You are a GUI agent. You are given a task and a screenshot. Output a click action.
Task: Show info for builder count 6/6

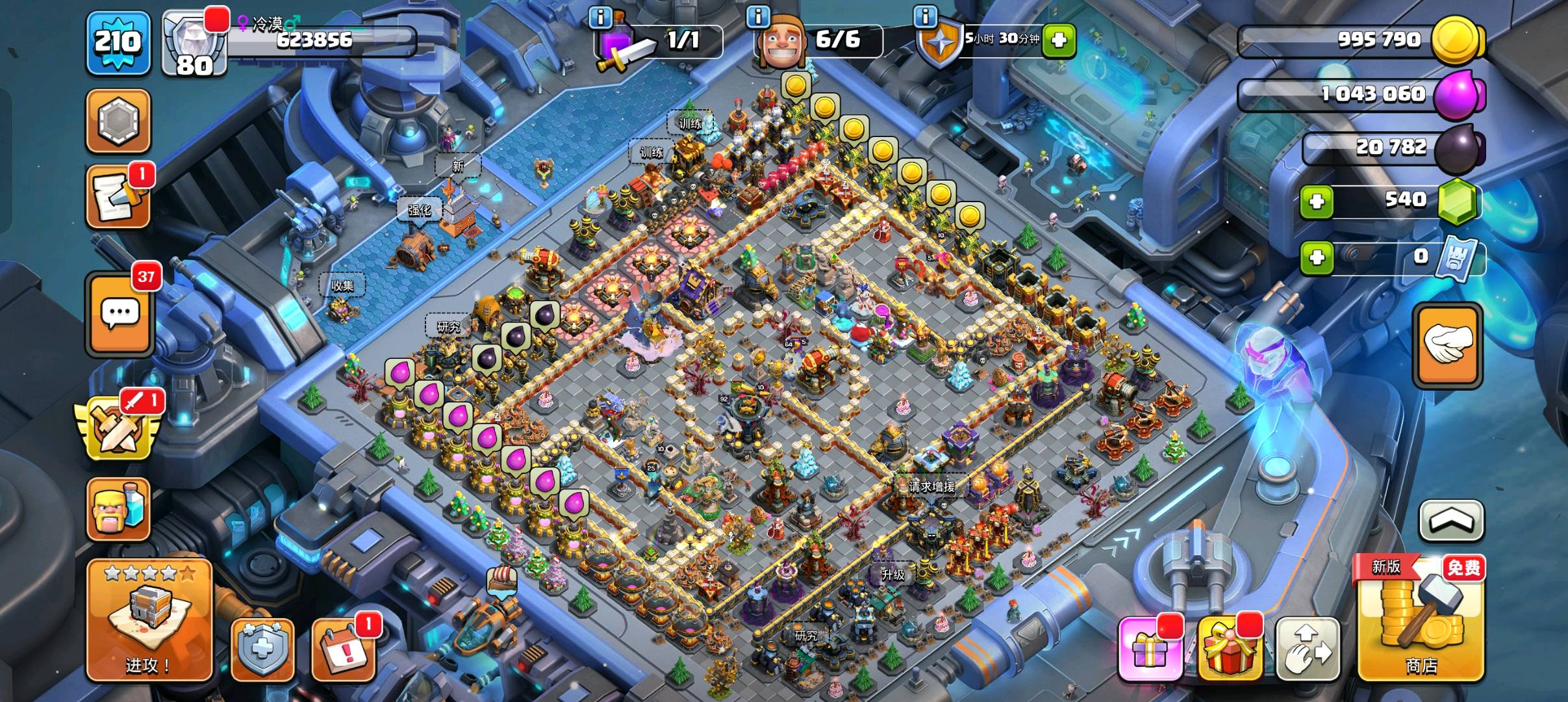coord(758,17)
